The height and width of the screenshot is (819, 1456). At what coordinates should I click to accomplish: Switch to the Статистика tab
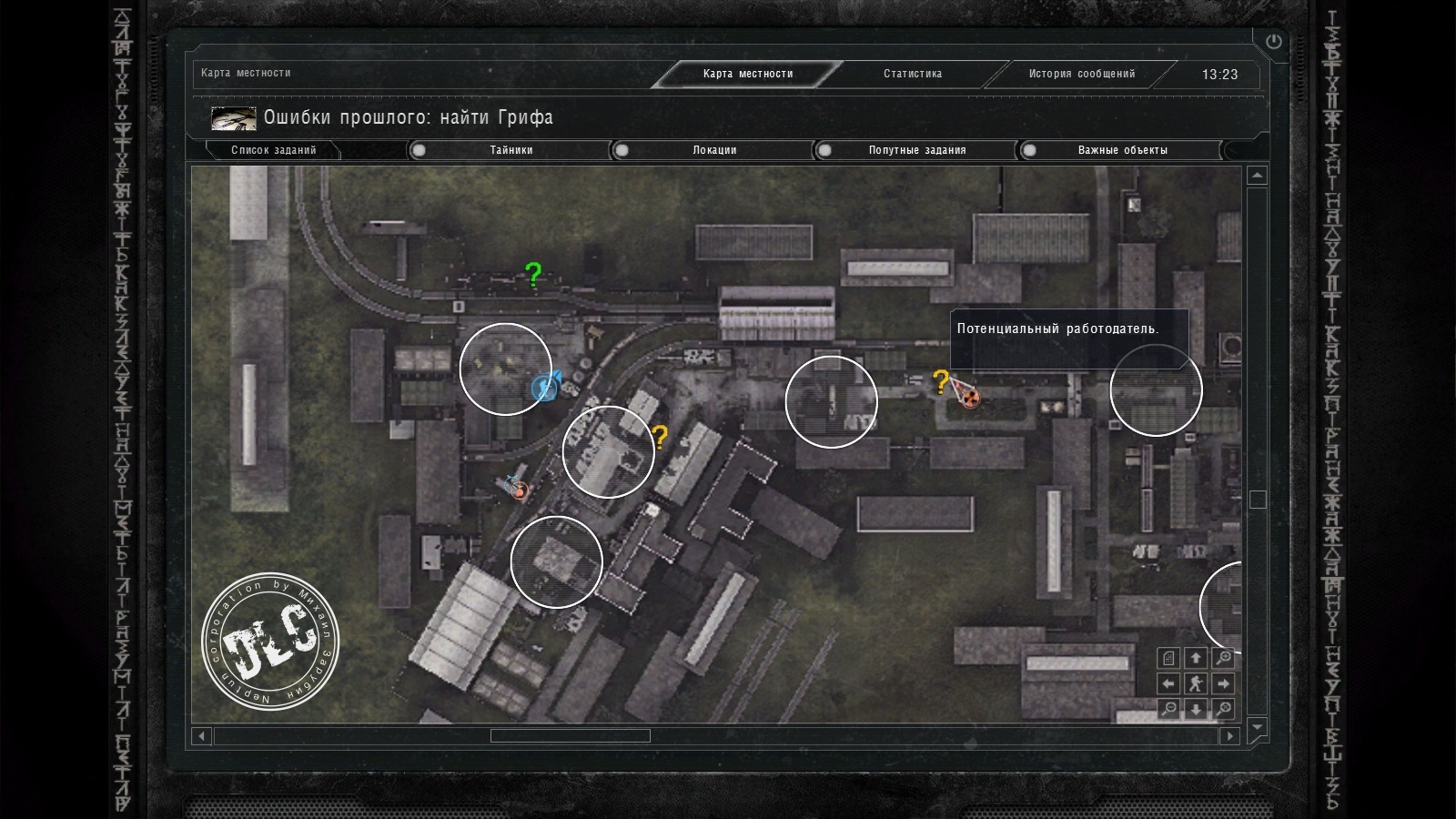[x=913, y=74]
